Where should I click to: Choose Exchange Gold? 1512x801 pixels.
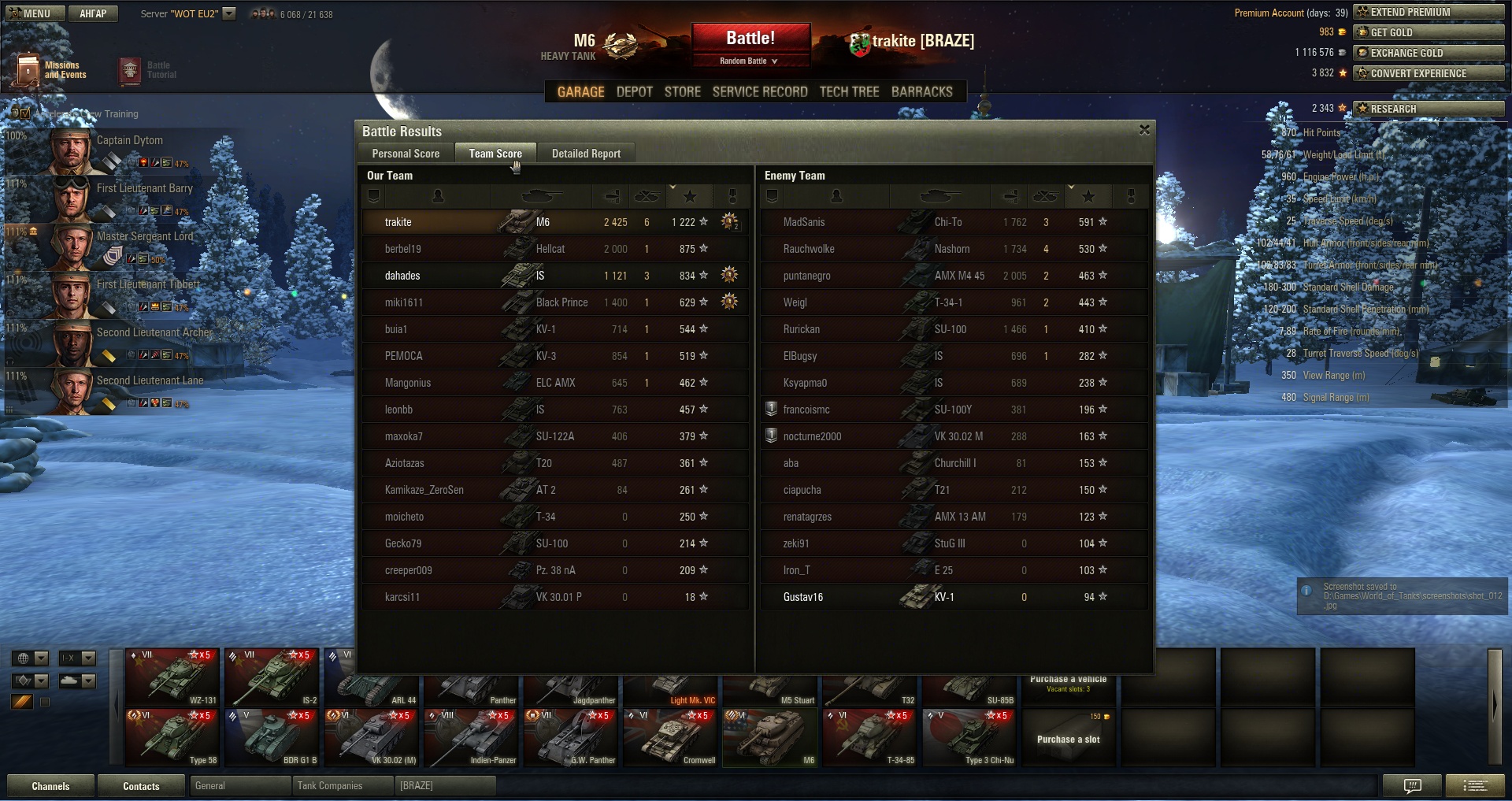tap(1428, 53)
